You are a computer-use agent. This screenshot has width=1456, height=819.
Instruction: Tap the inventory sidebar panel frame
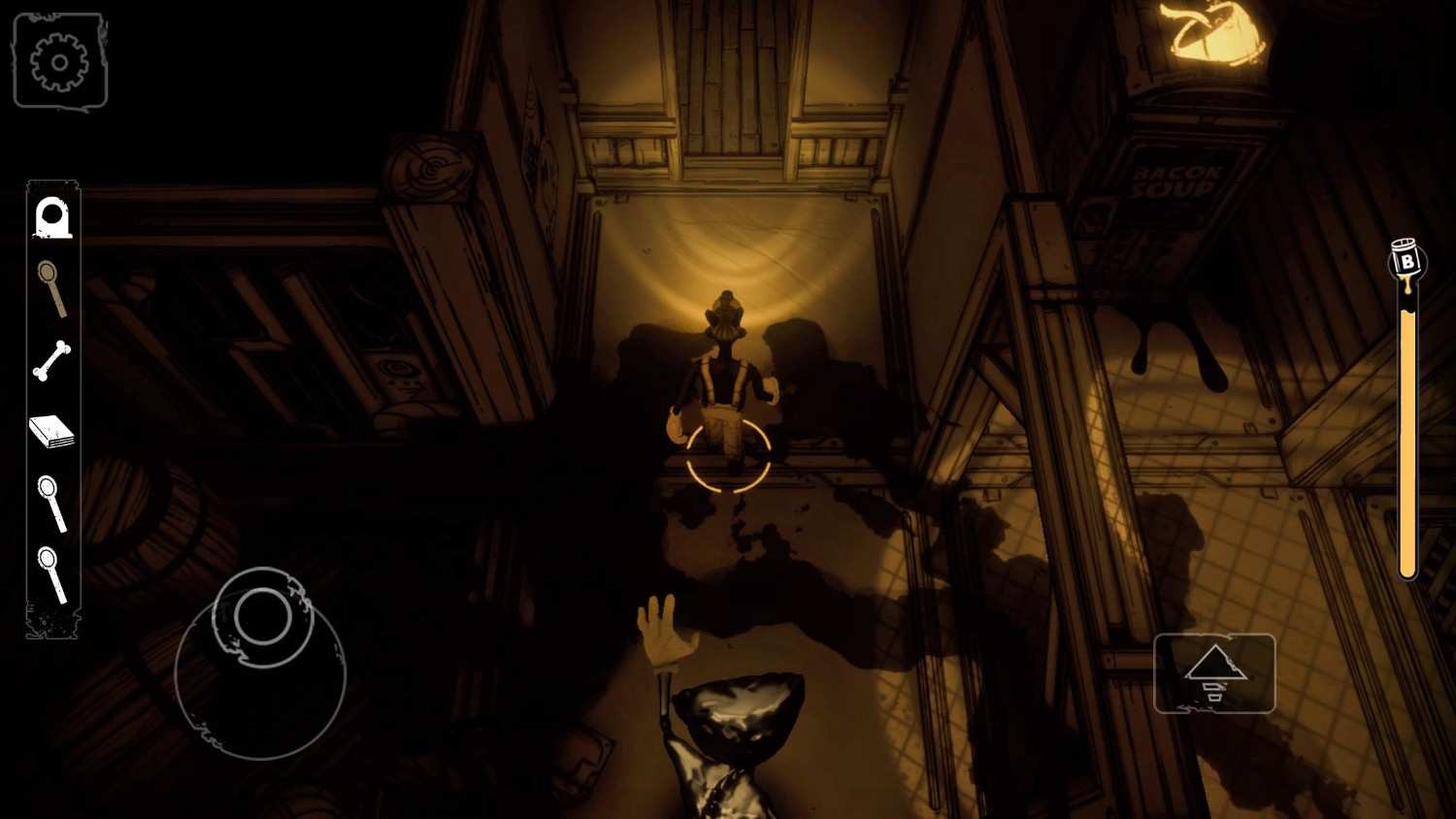point(53,408)
